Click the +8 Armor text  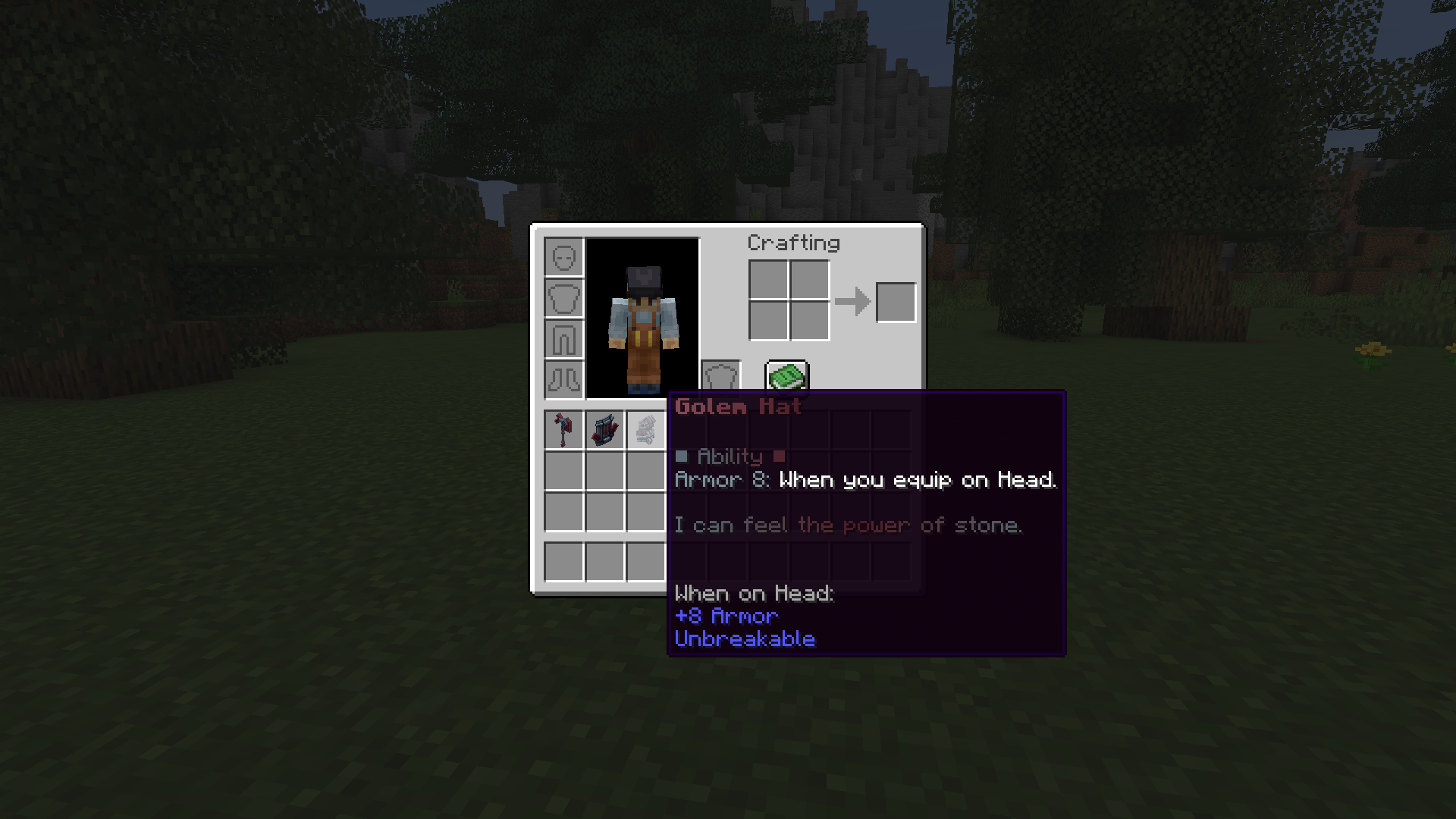[726, 616]
